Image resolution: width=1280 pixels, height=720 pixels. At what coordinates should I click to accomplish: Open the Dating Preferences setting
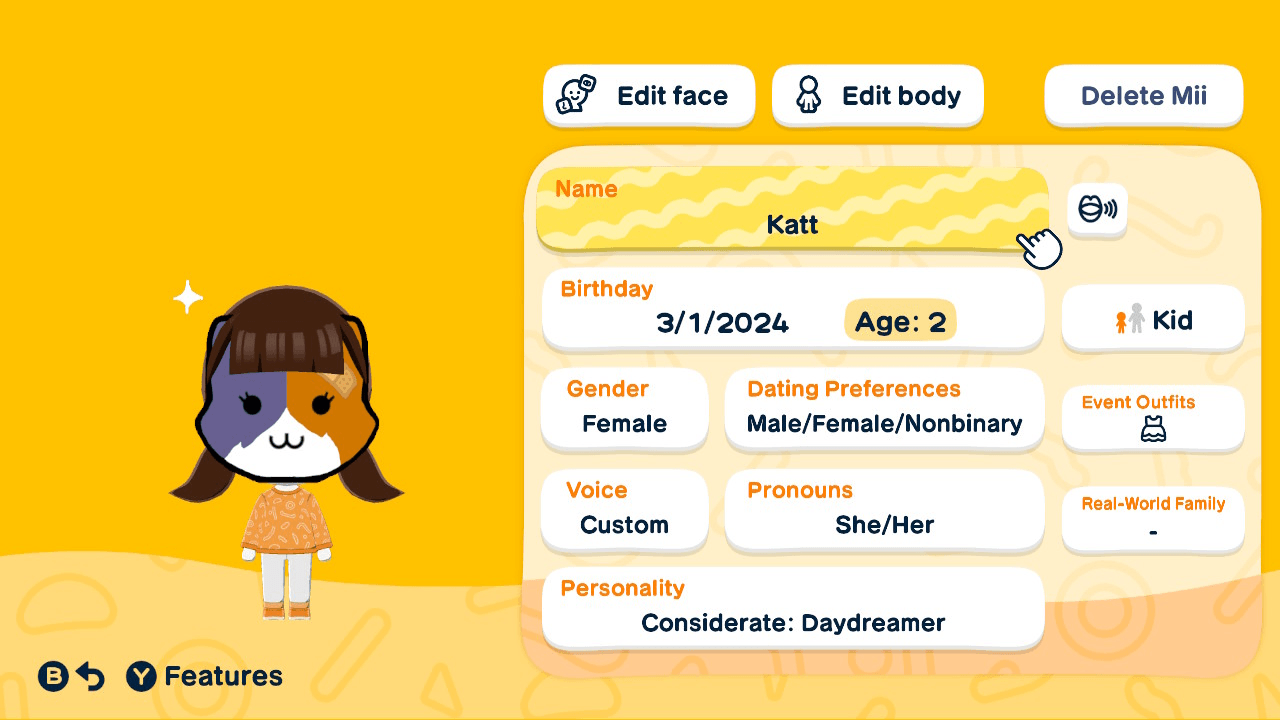coord(884,410)
